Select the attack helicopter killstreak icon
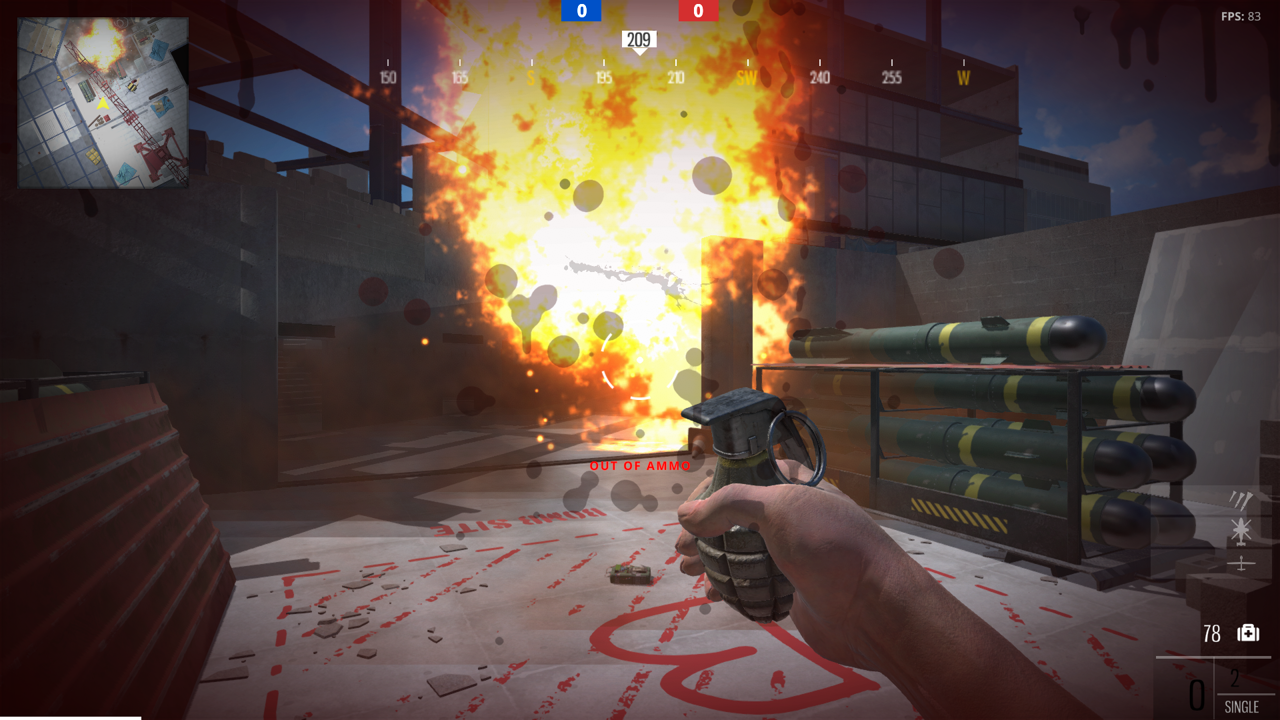 pyautogui.click(x=1241, y=531)
